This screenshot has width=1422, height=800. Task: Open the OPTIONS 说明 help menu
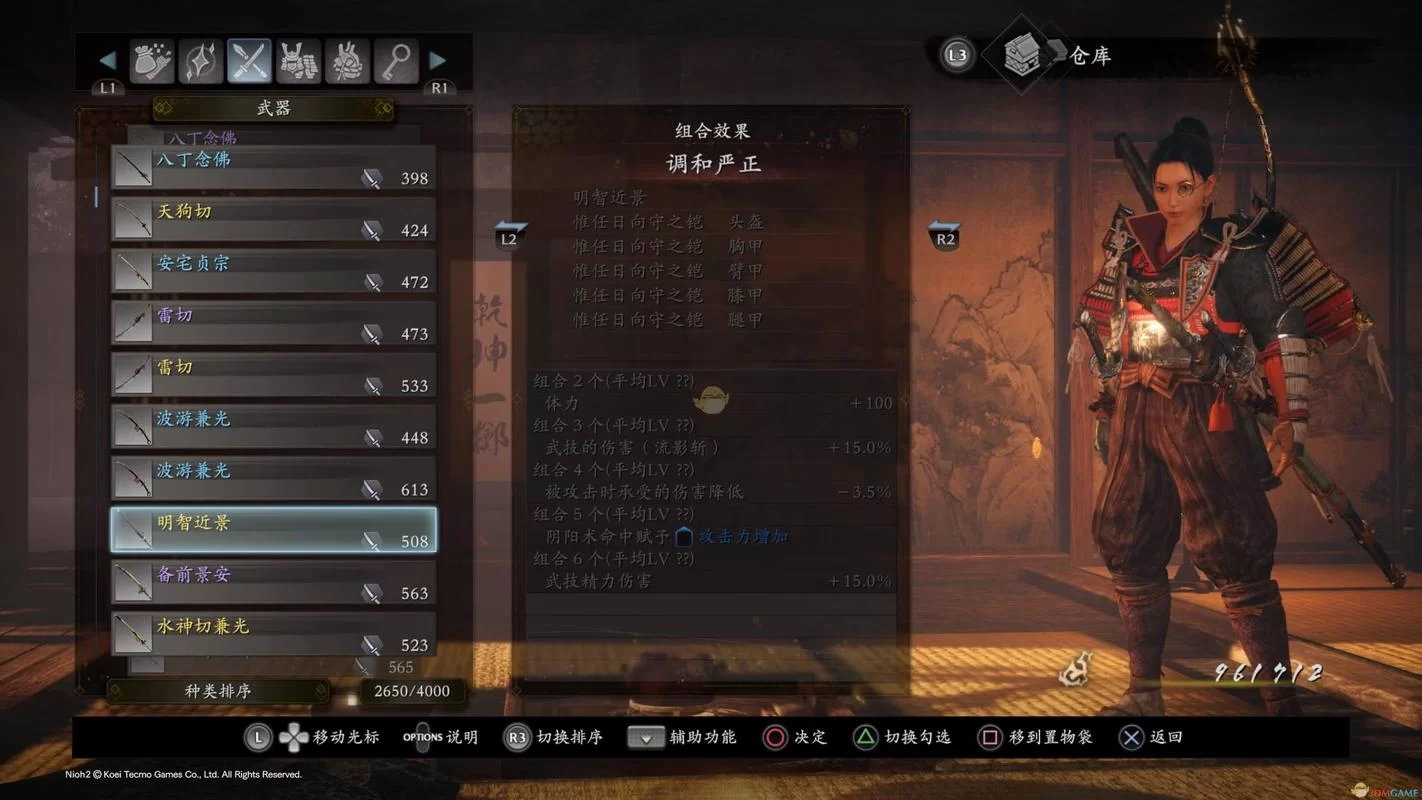click(440, 737)
